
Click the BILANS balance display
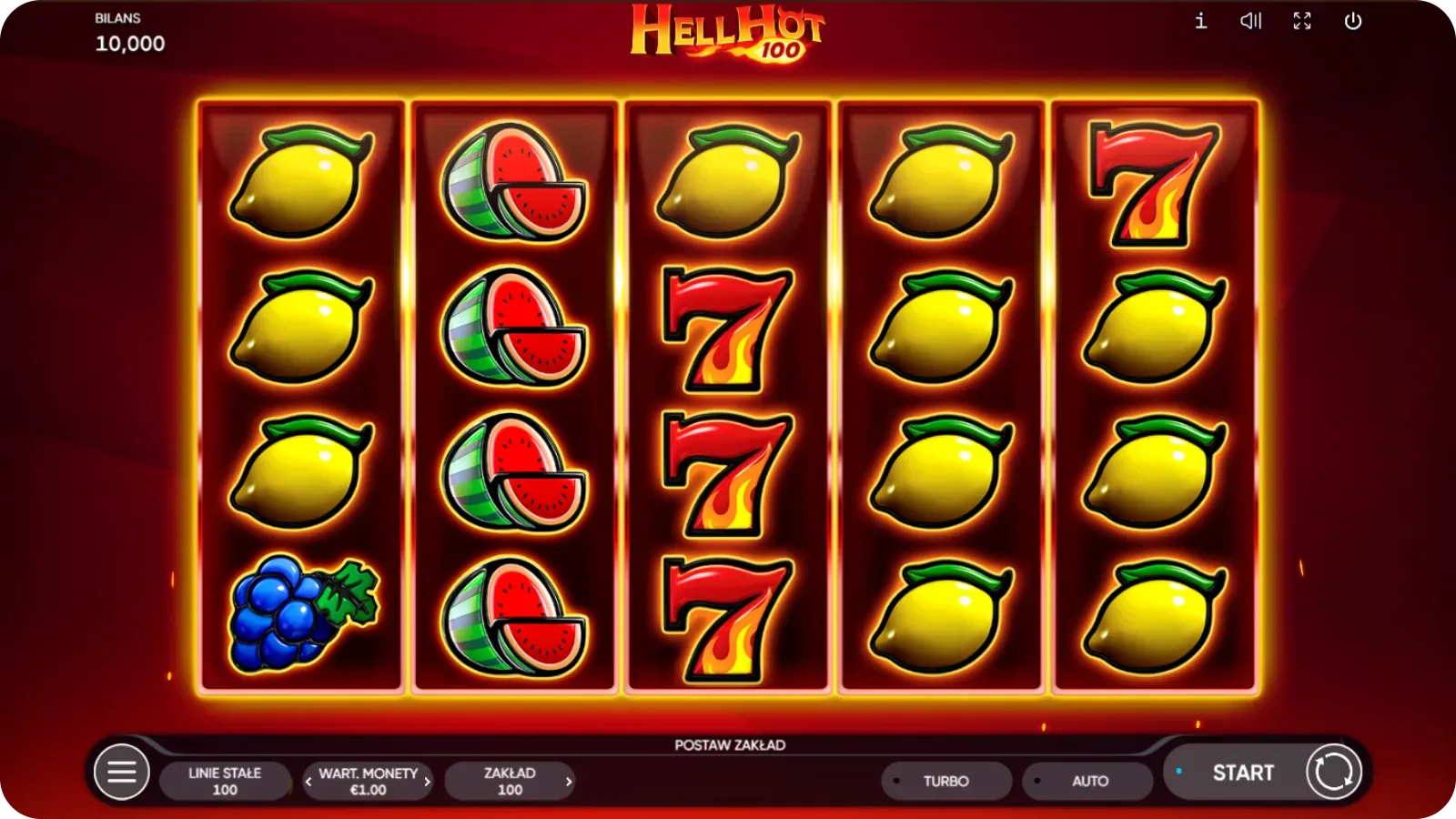point(127,30)
